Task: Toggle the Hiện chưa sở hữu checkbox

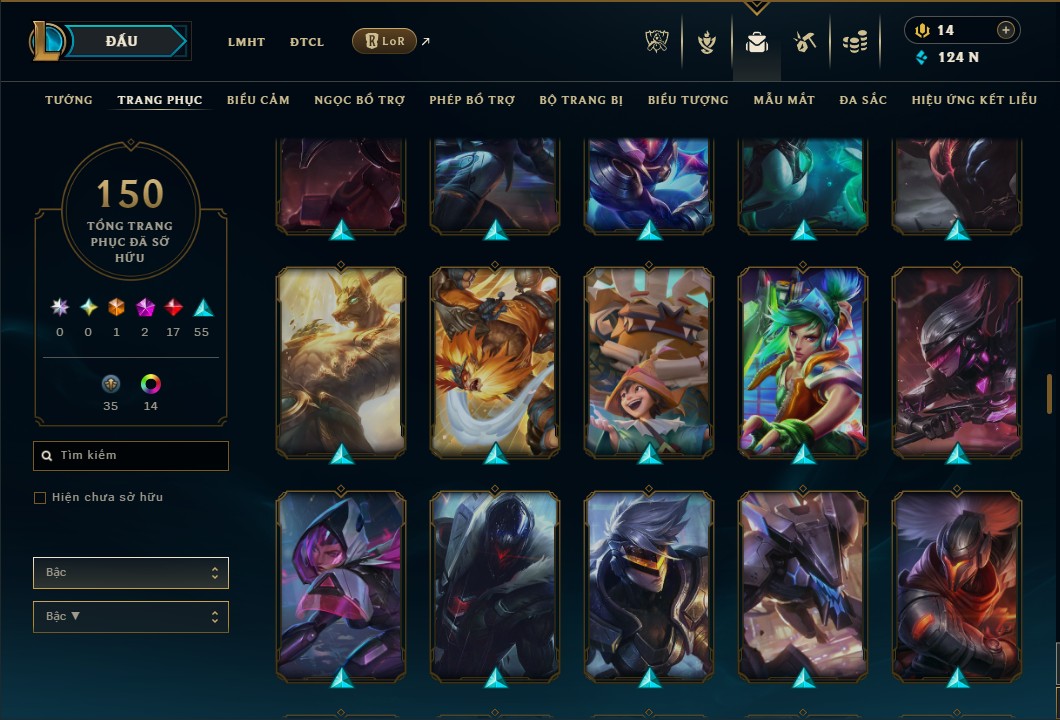Action: tap(40, 498)
